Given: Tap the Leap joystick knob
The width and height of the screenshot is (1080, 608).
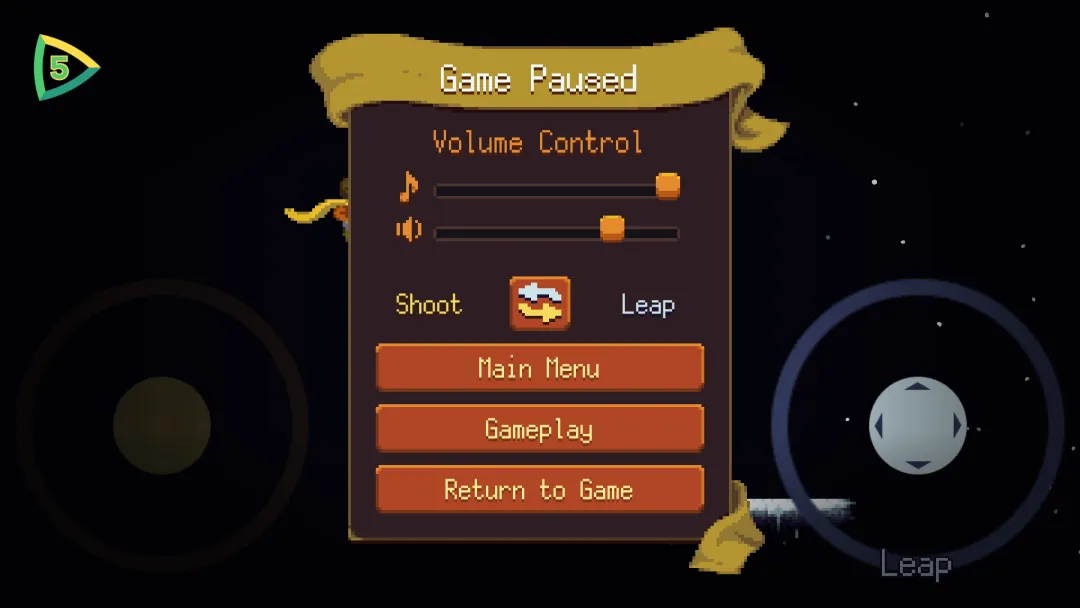Looking at the screenshot, I should (917, 425).
